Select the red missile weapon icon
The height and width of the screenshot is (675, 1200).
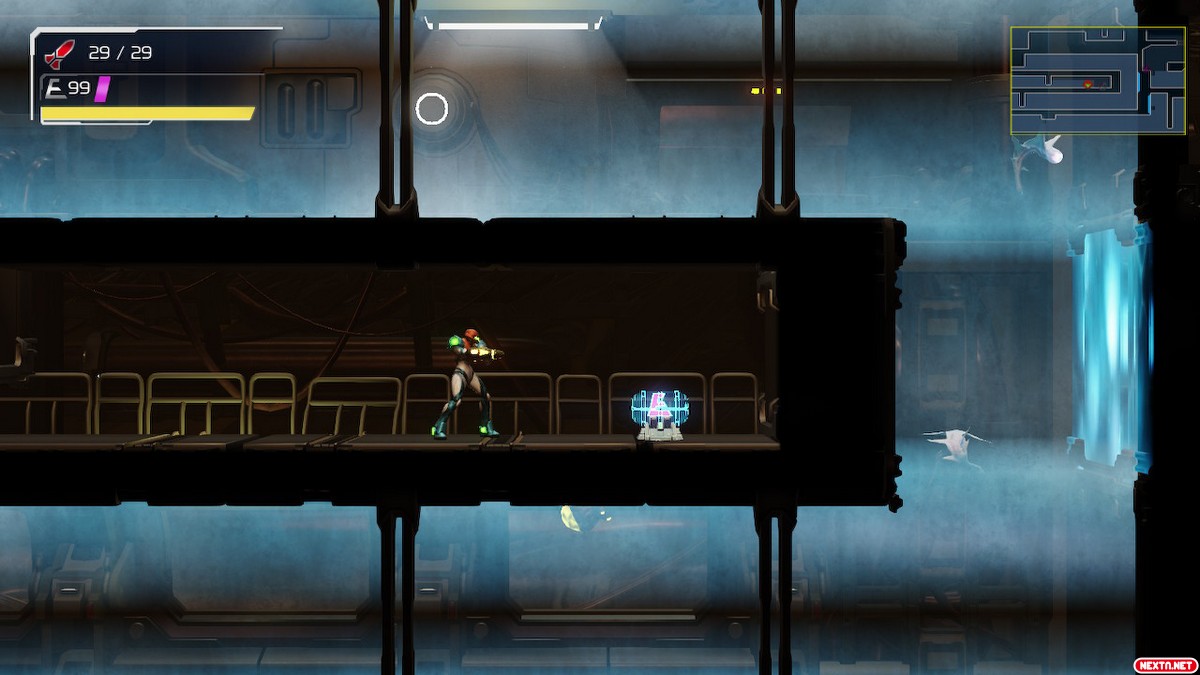click(60, 54)
